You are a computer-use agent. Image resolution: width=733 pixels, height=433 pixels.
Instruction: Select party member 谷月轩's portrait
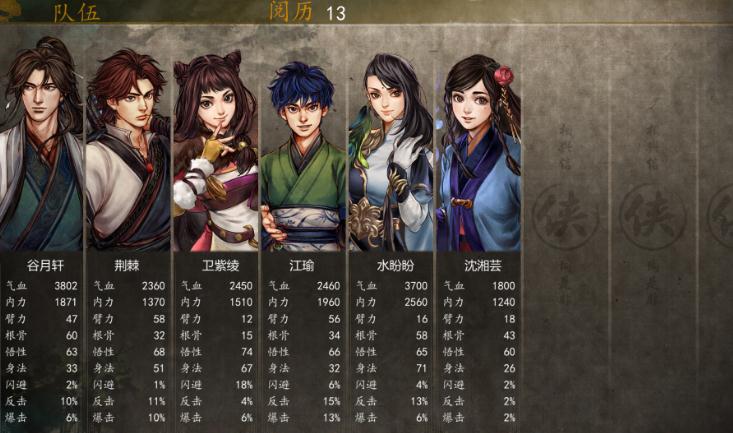click(41, 150)
